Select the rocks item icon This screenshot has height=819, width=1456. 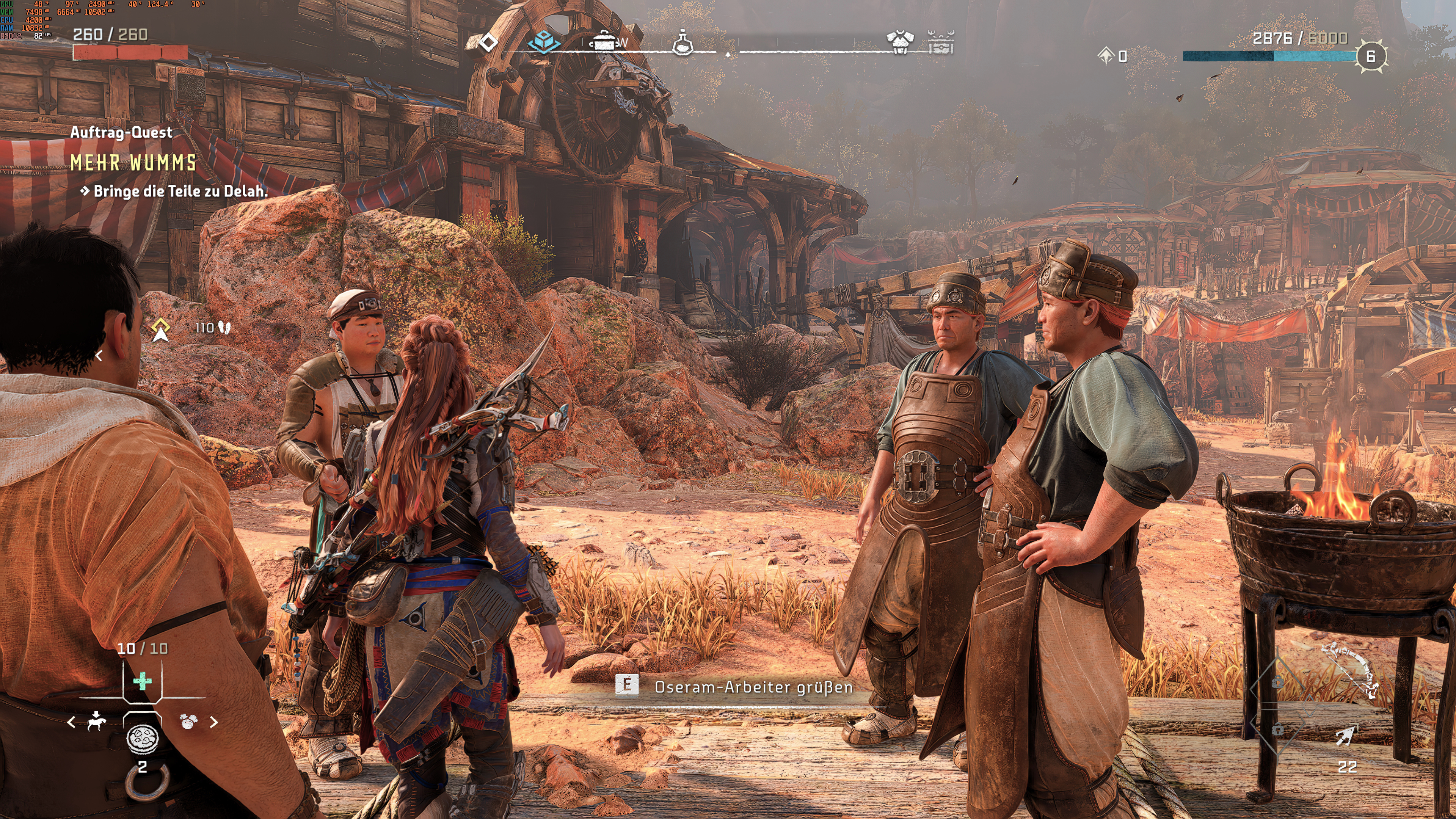(x=188, y=721)
